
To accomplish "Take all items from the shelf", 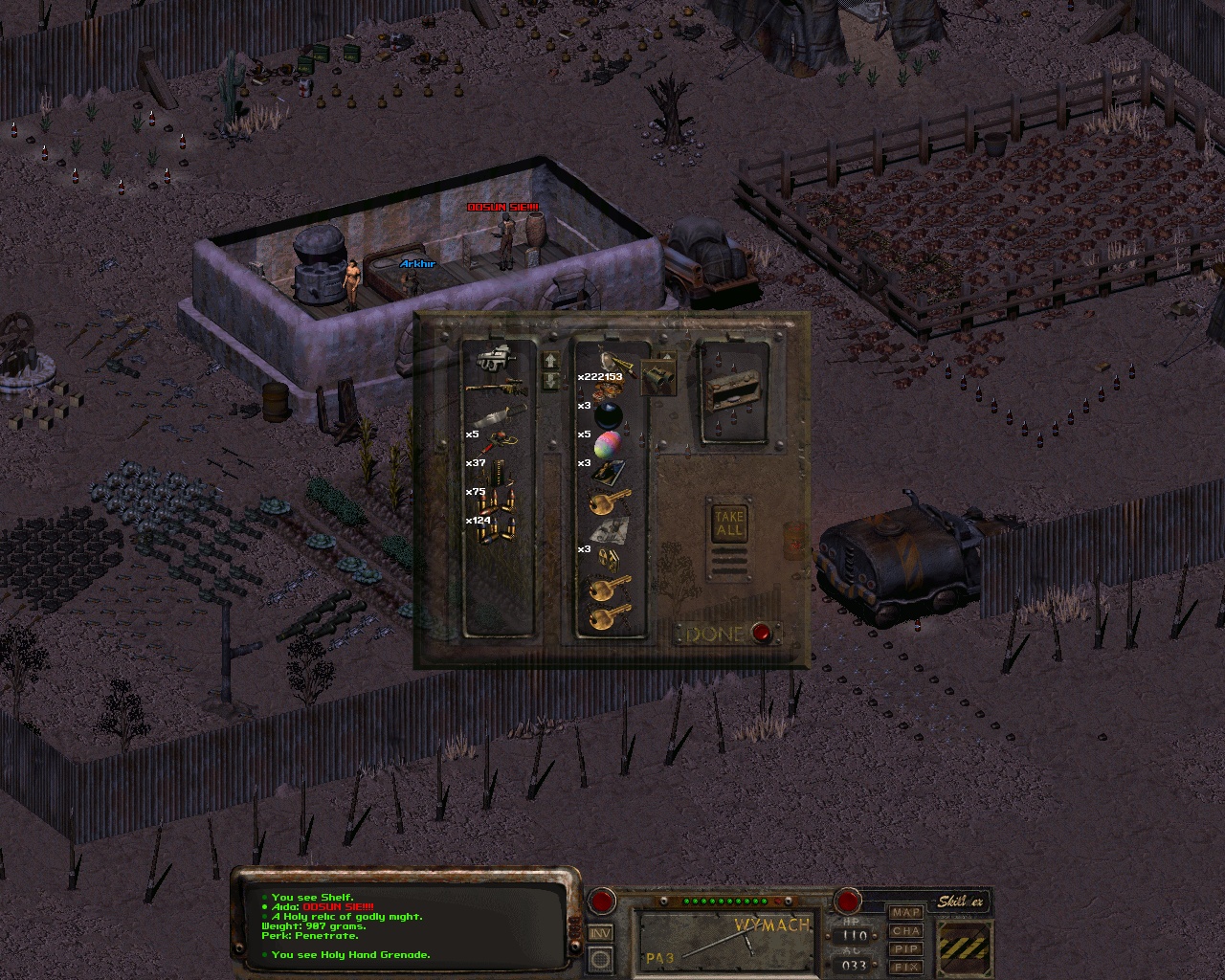I will [x=729, y=523].
